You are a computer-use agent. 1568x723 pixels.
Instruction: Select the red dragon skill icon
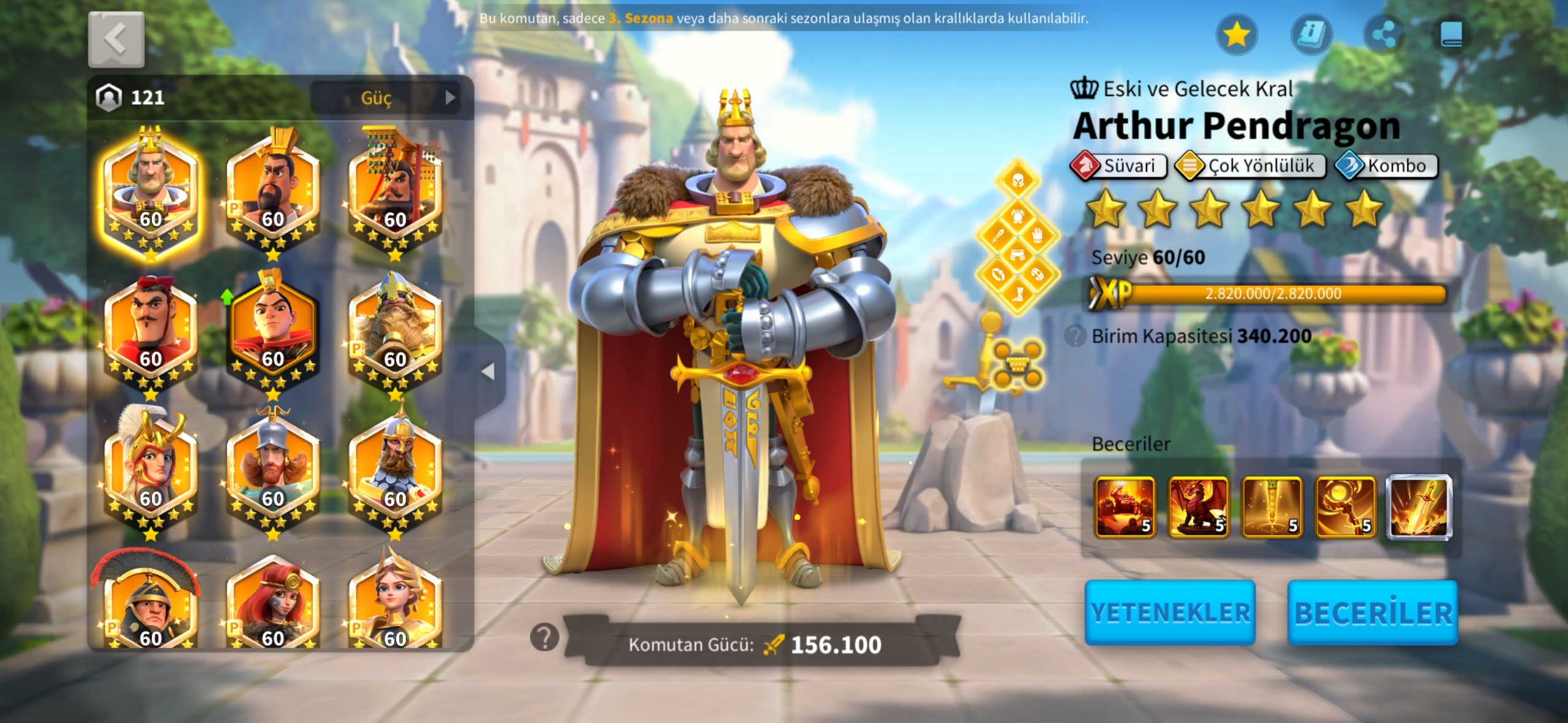click(1198, 507)
